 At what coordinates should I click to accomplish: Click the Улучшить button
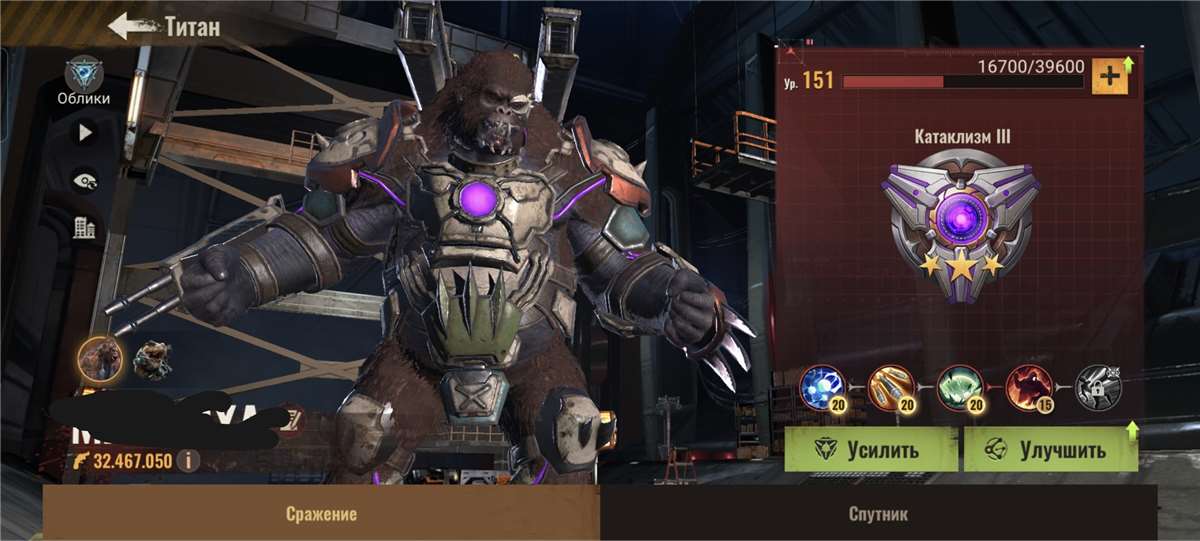click(1050, 449)
